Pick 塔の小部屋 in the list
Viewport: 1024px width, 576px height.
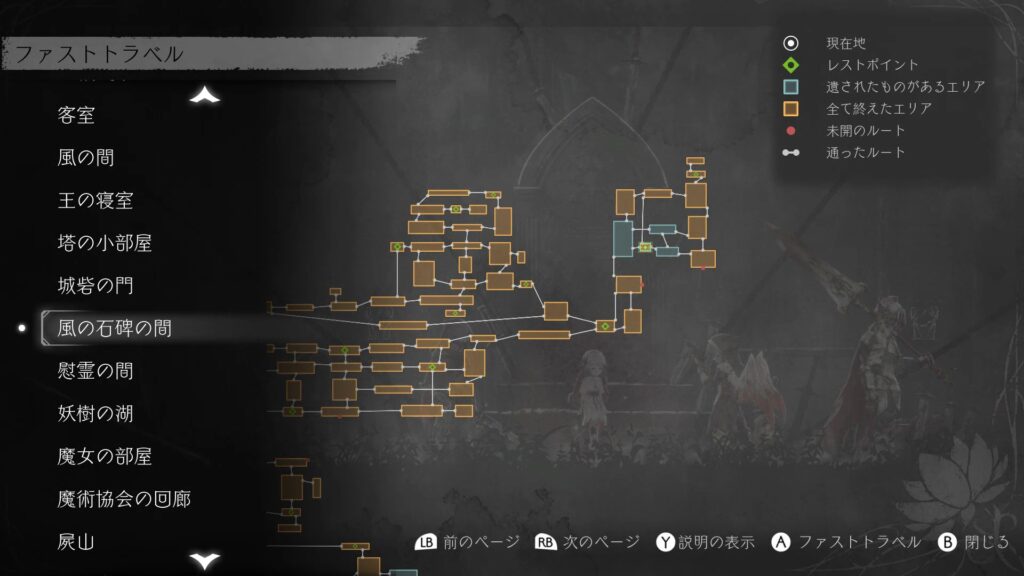point(105,243)
